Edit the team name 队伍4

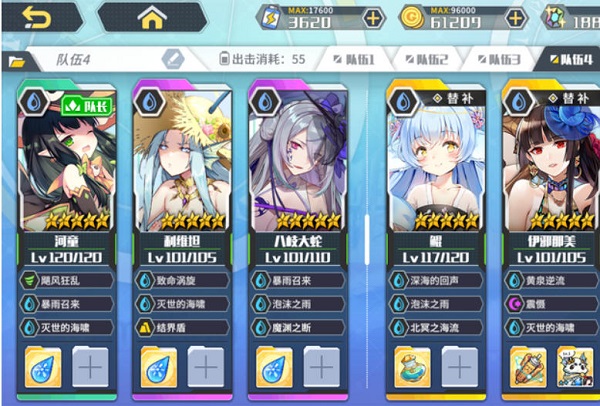pyautogui.click(x=172, y=59)
